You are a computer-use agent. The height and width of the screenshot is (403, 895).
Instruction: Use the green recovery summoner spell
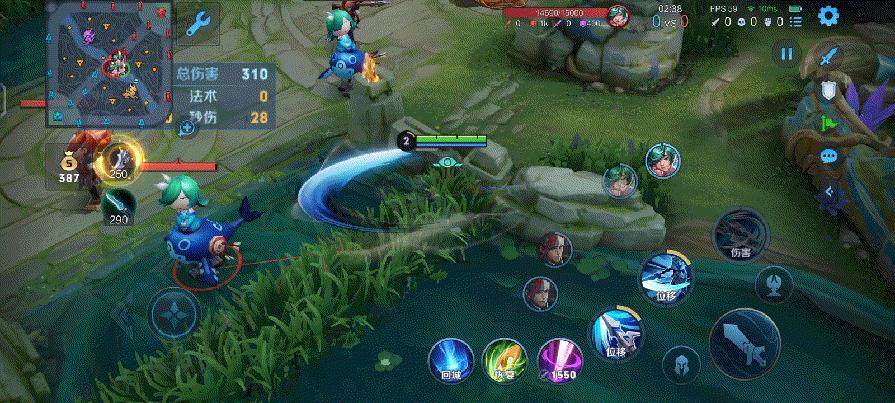(x=503, y=359)
